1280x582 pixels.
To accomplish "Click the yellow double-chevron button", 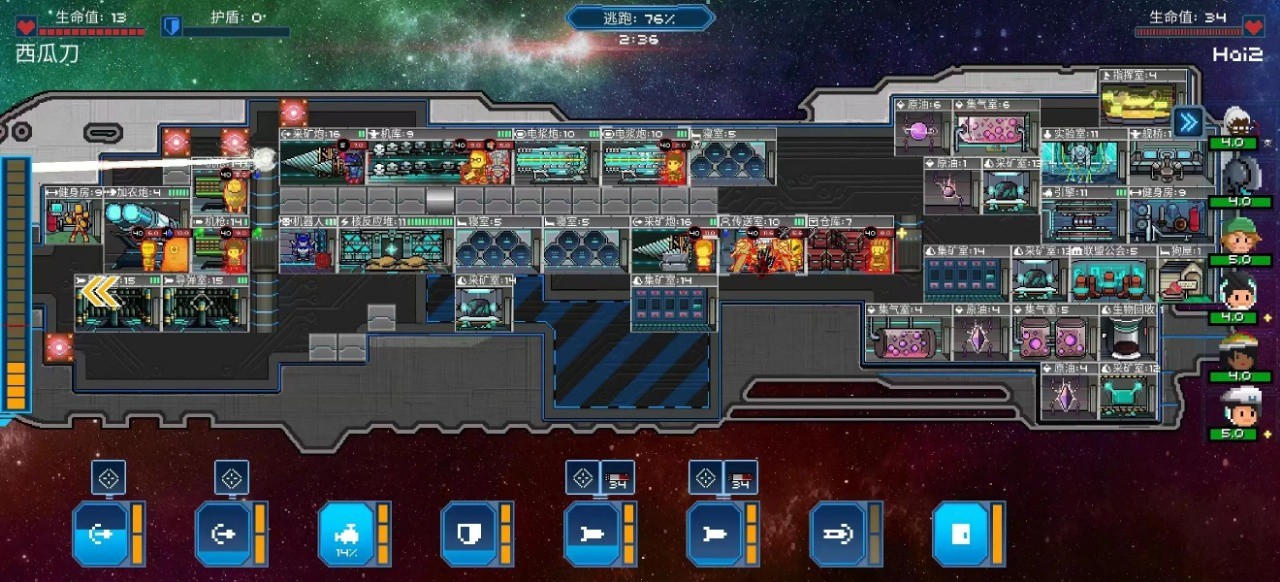I will (x=99, y=291).
